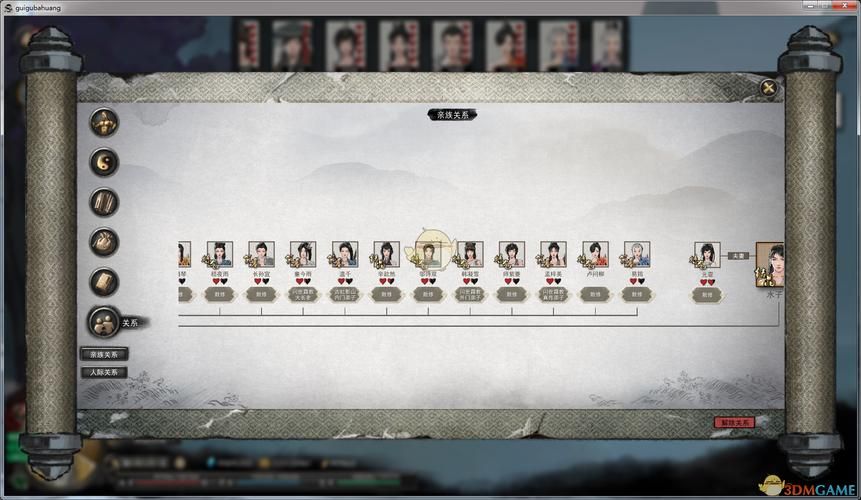Open the bamboo scrolls tab

(104, 201)
